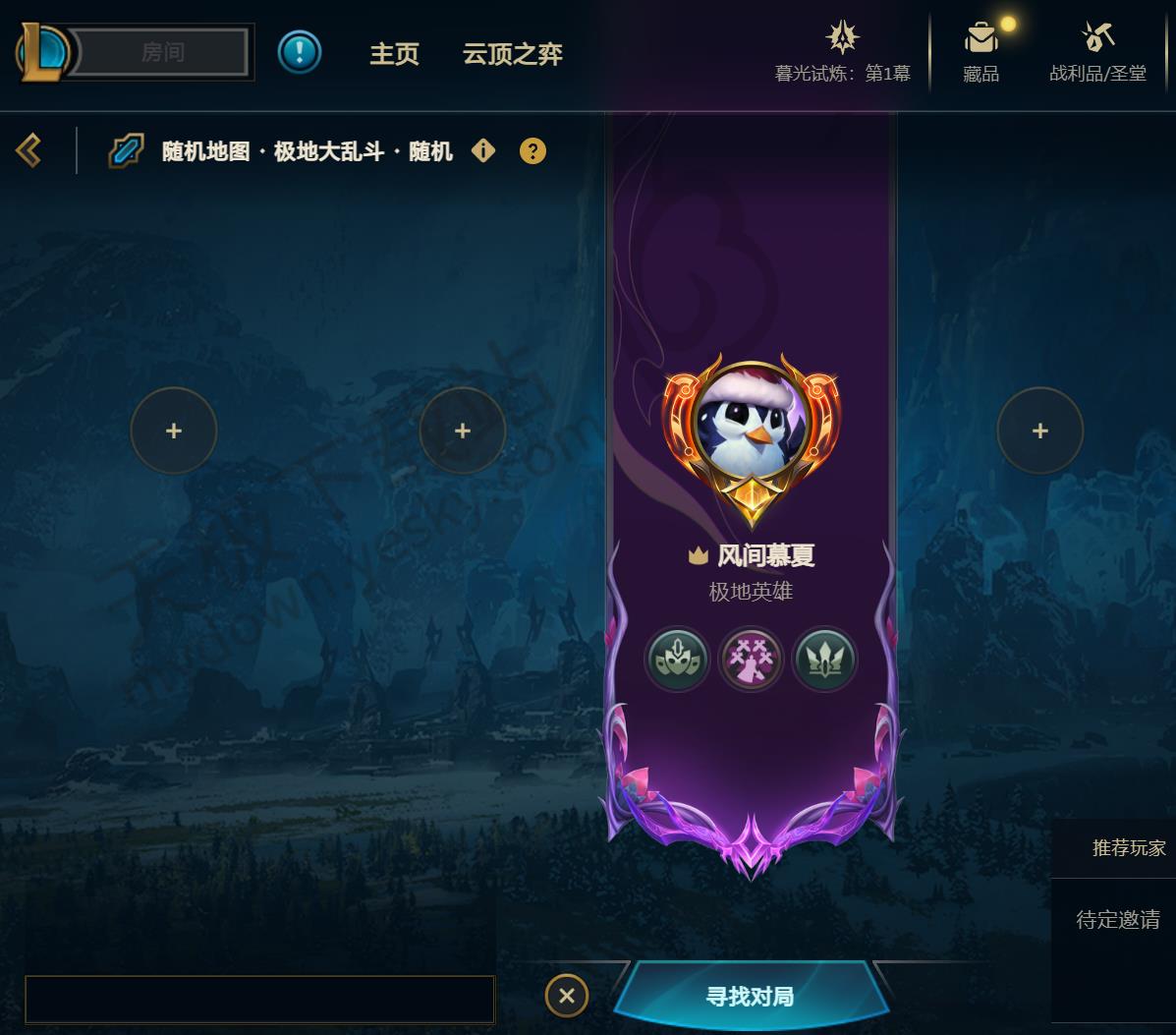Screen dimensions: 1176x1035
Task: Click the blue exclamation alert icon
Action: (x=300, y=52)
